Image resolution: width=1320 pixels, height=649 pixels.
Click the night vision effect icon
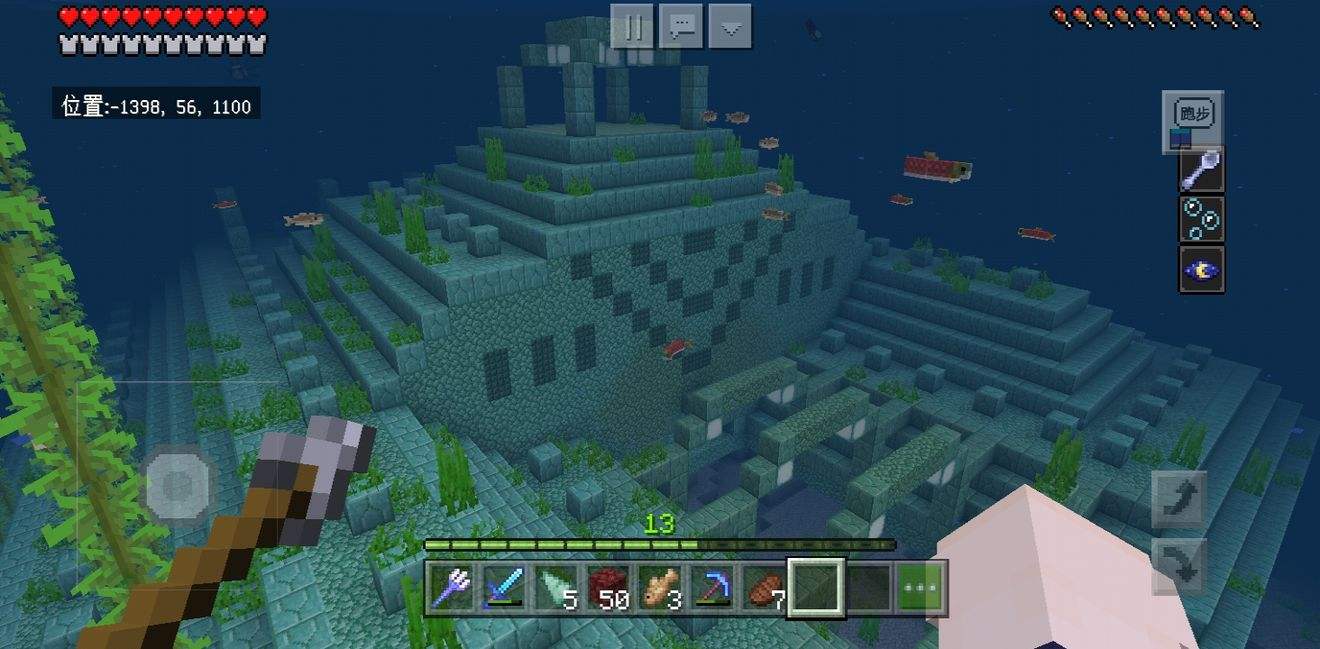click(x=1200, y=268)
